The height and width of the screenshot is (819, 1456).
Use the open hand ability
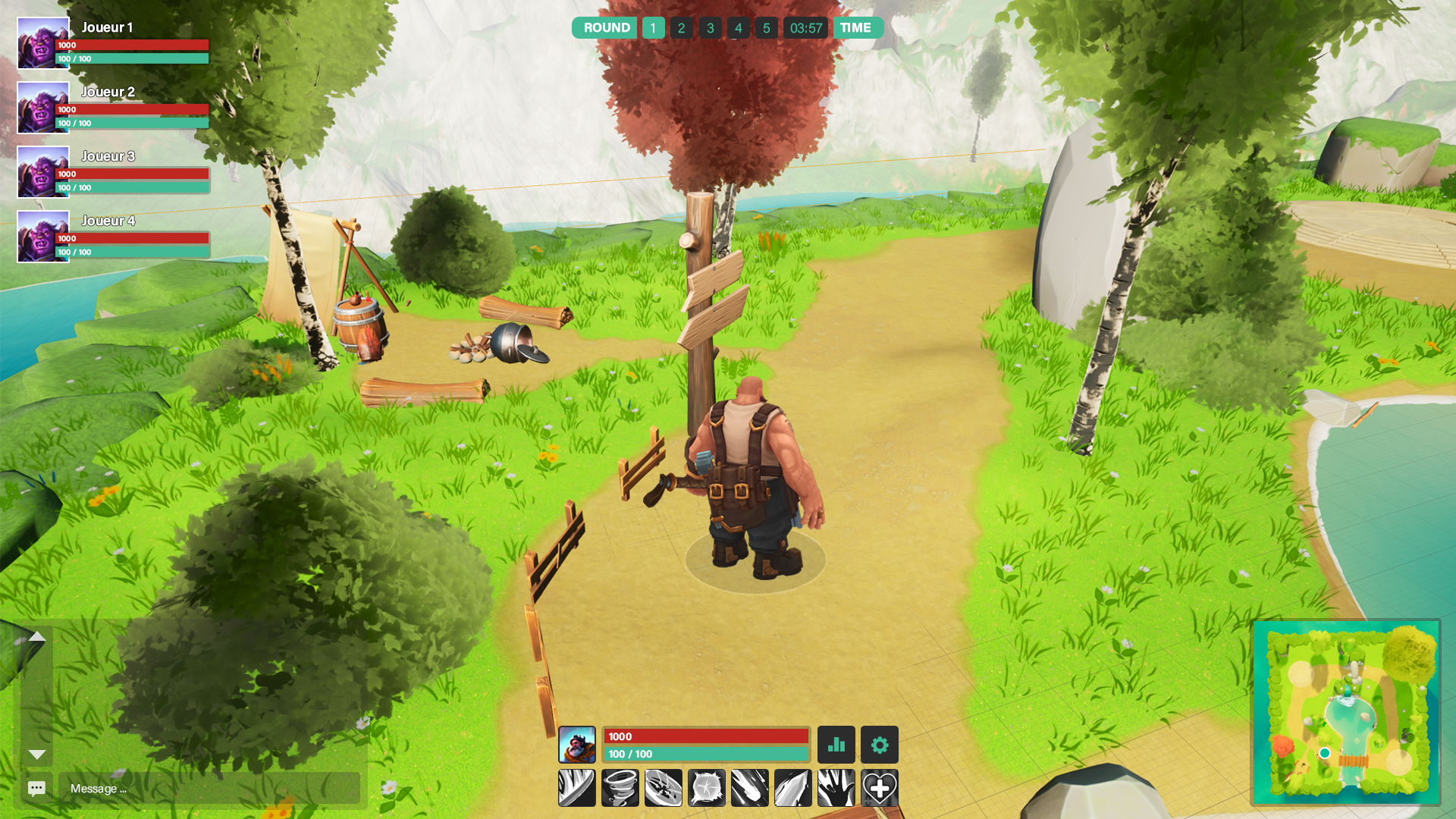(x=836, y=788)
